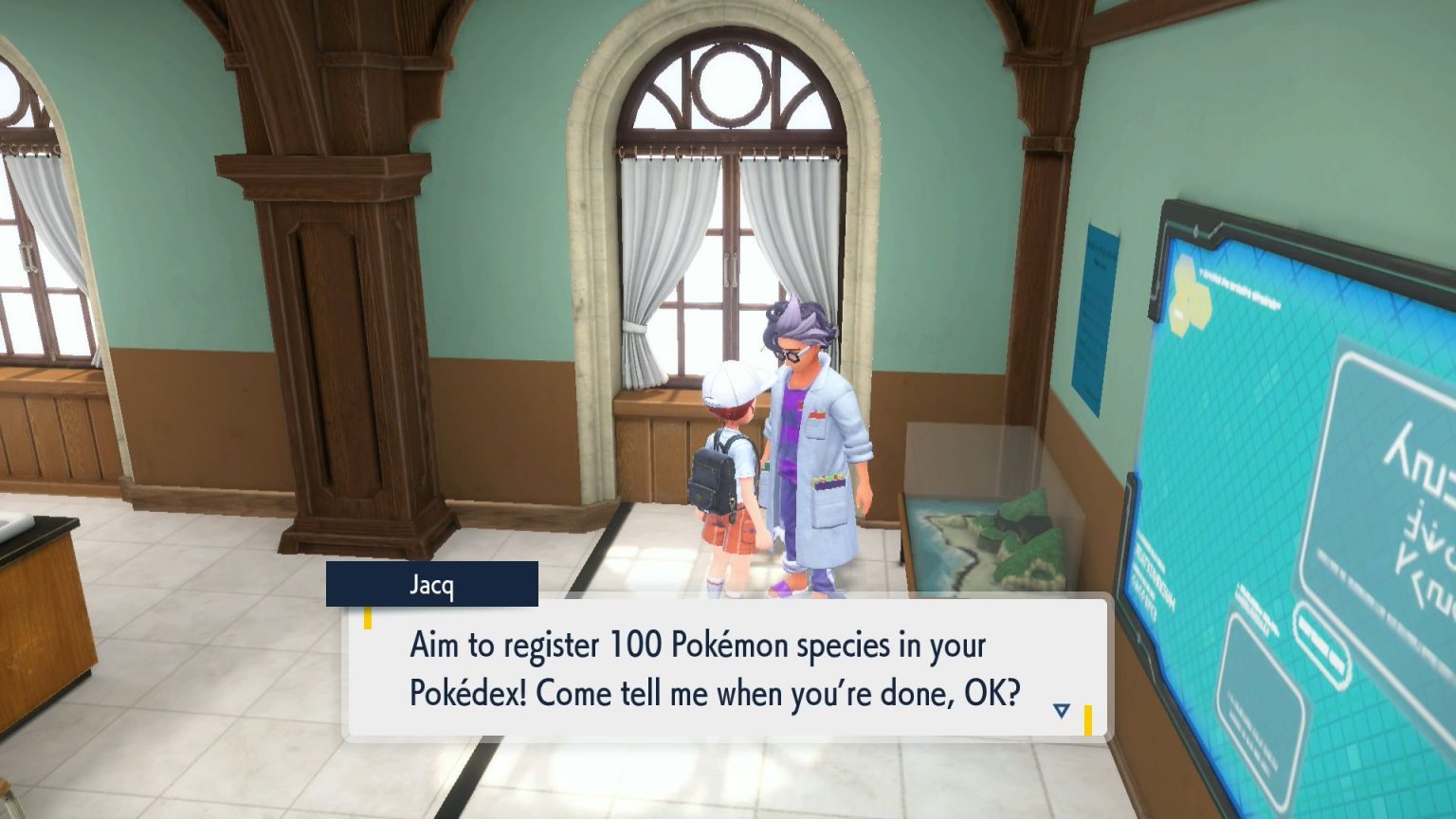Viewport: 1456px width, 819px height.
Task: Click the yellow marker beside the dialogue text
Action: (x=368, y=616)
